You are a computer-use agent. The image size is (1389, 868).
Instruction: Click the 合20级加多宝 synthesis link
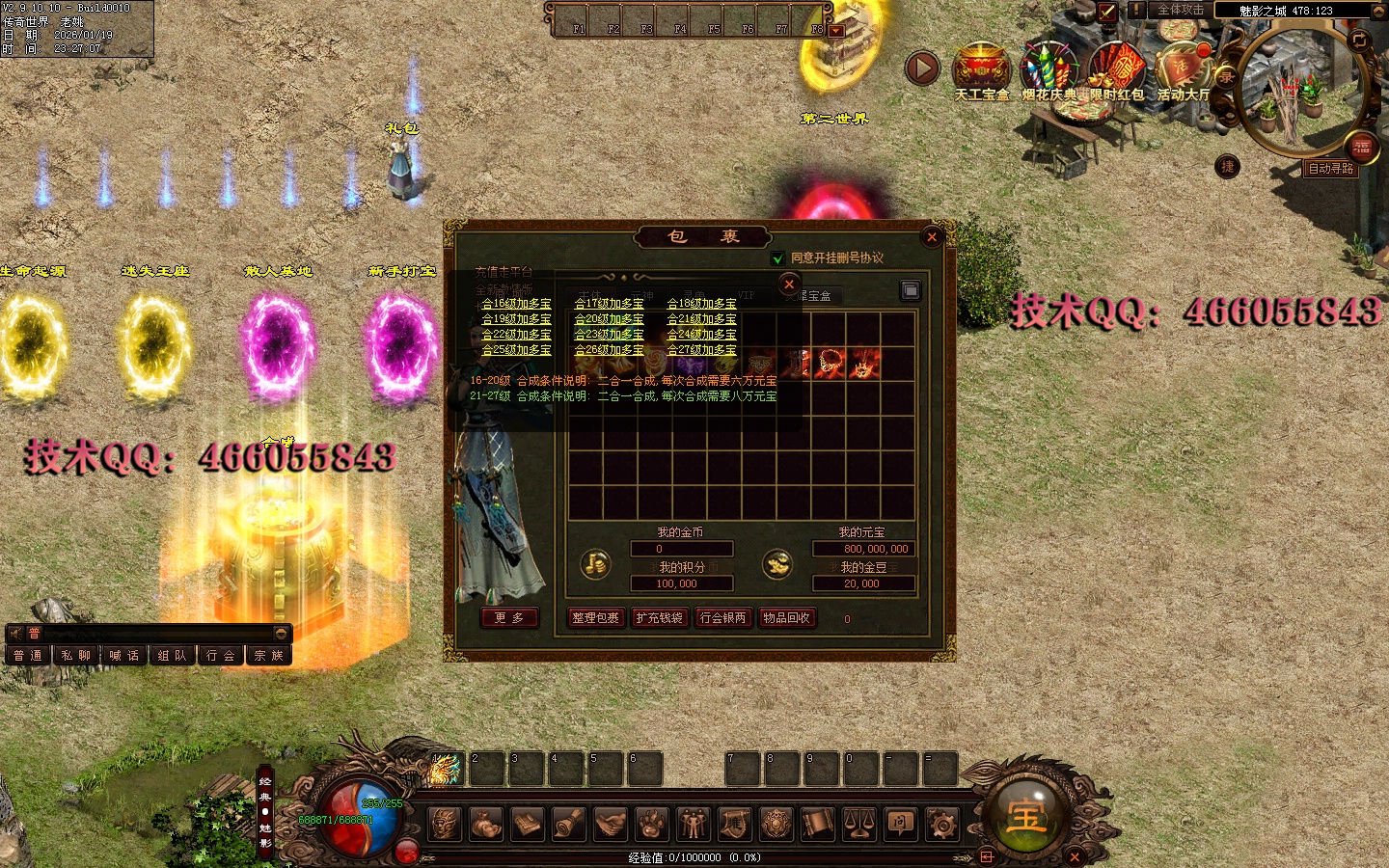pyautogui.click(x=609, y=319)
